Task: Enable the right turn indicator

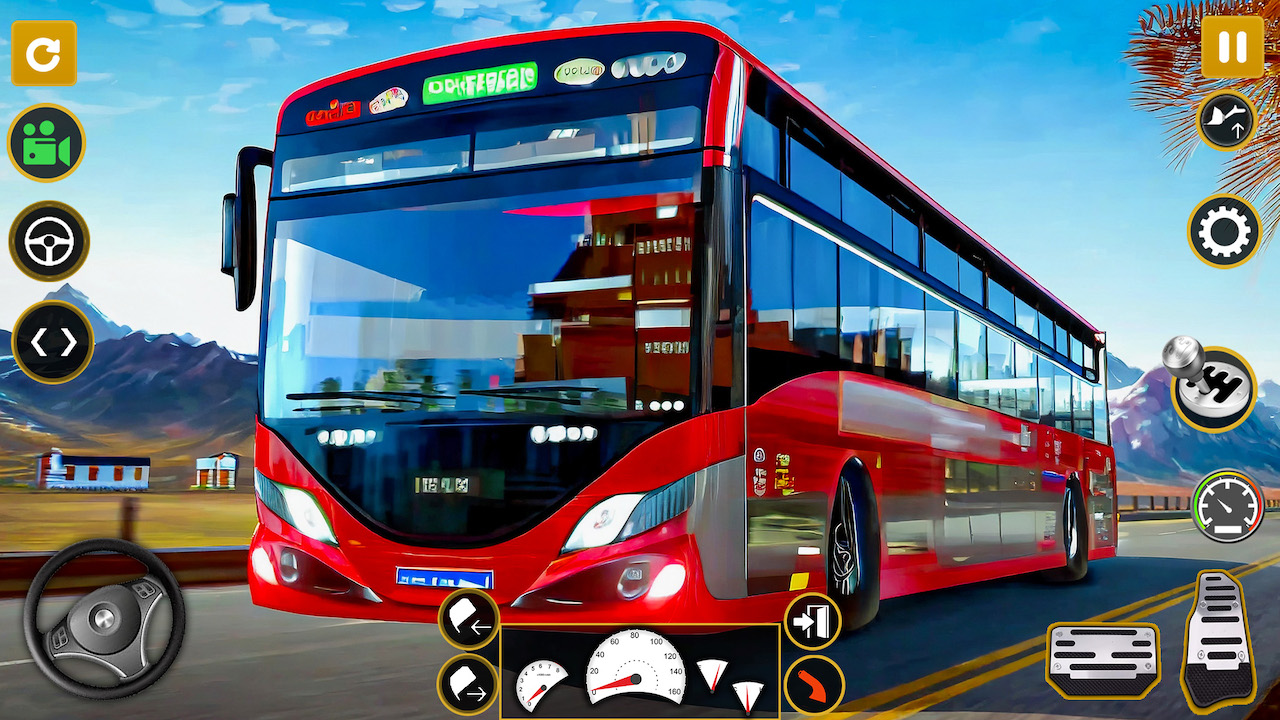Action: click(x=467, y=686)
